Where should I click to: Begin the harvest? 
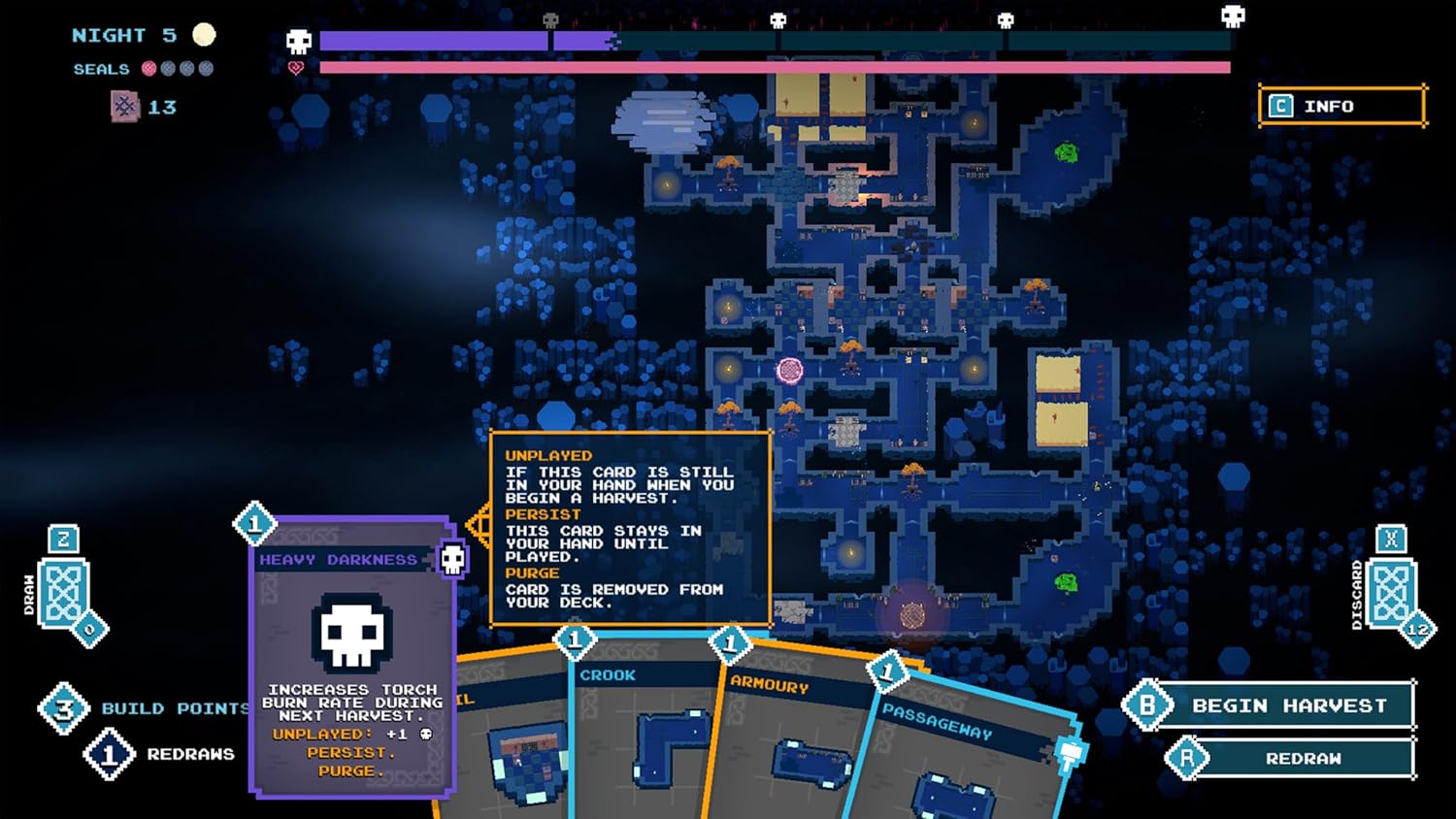pos(1287,706)
